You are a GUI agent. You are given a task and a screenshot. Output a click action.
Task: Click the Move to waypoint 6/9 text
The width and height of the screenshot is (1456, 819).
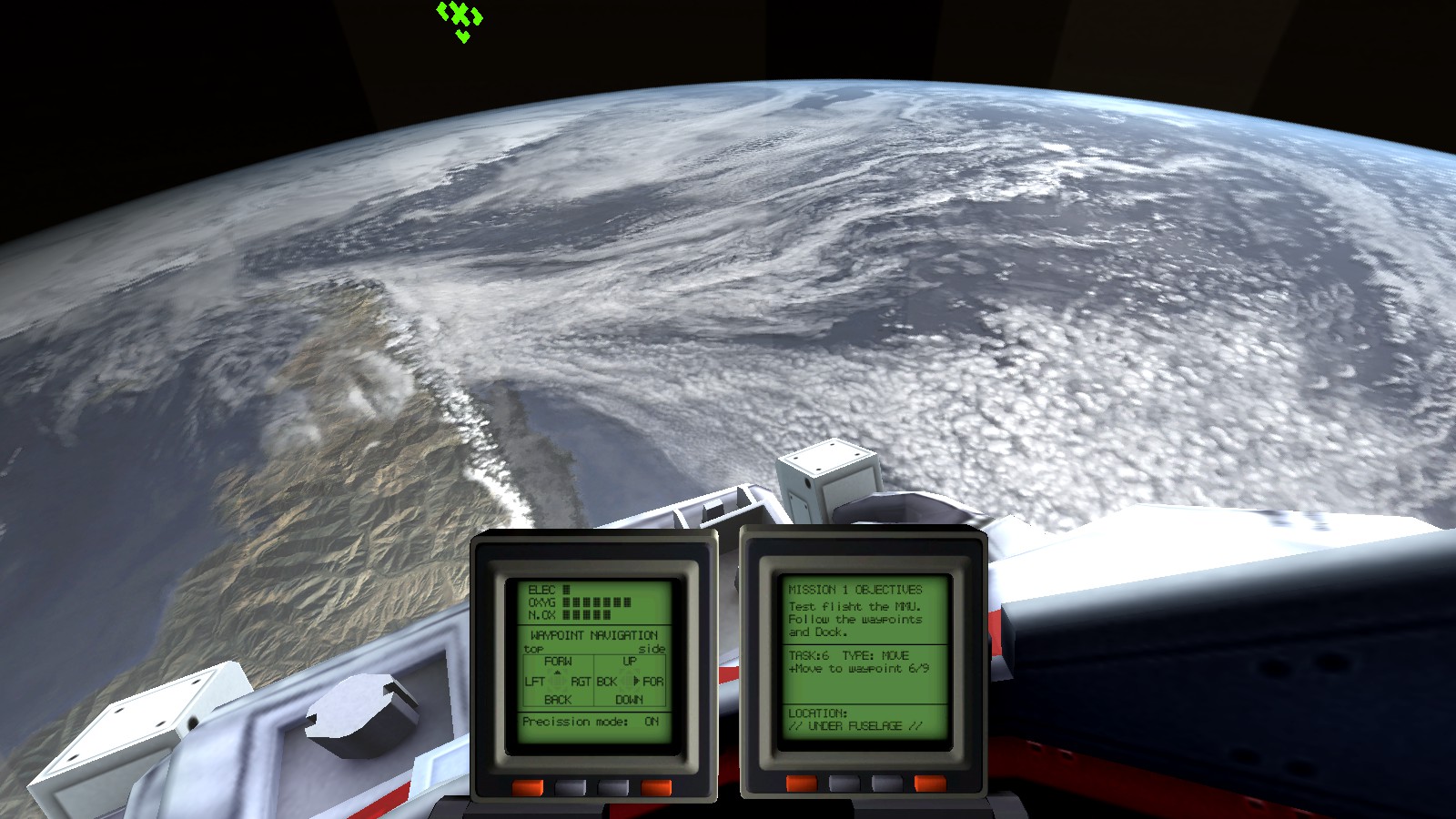pos(858,667)
